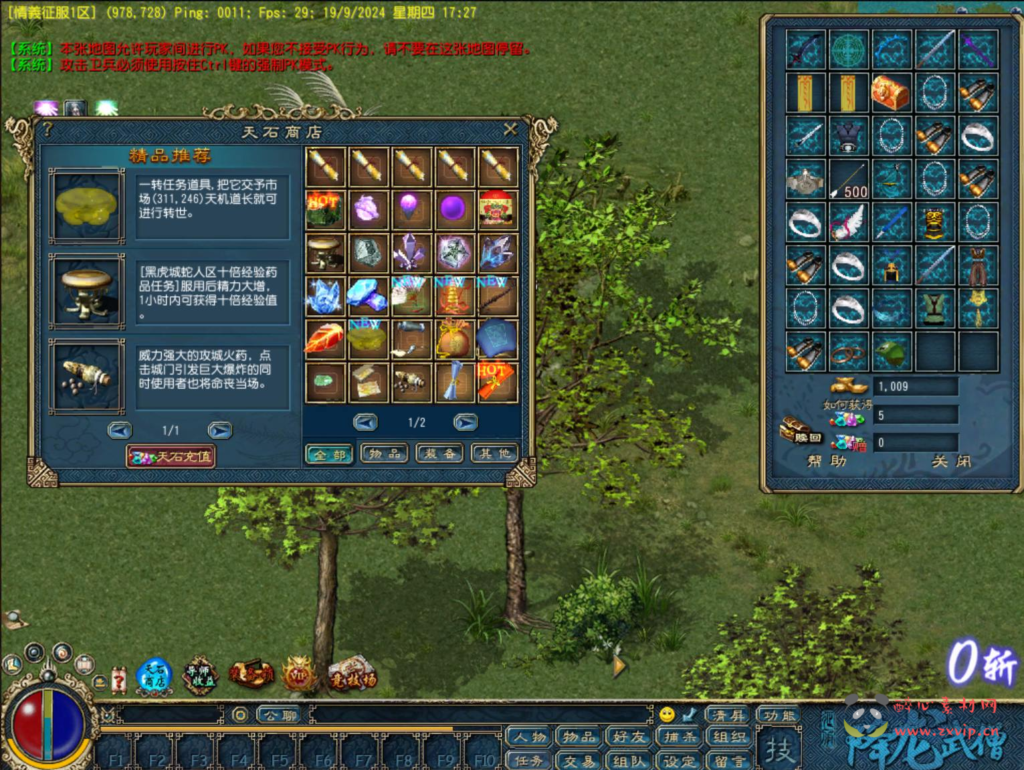Pick the orange pouch bag shop item

pyautogui.click(x=453, y=338)
